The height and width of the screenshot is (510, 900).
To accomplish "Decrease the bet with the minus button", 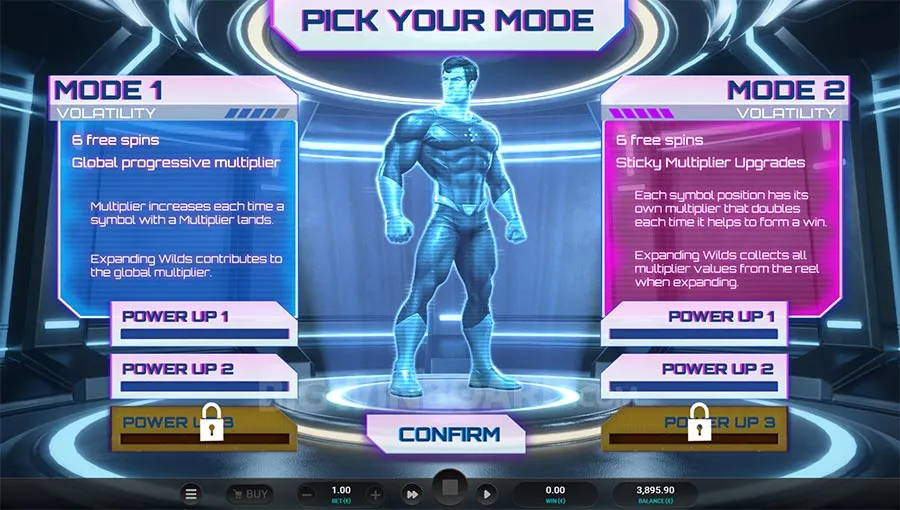I will pos(309,494).
